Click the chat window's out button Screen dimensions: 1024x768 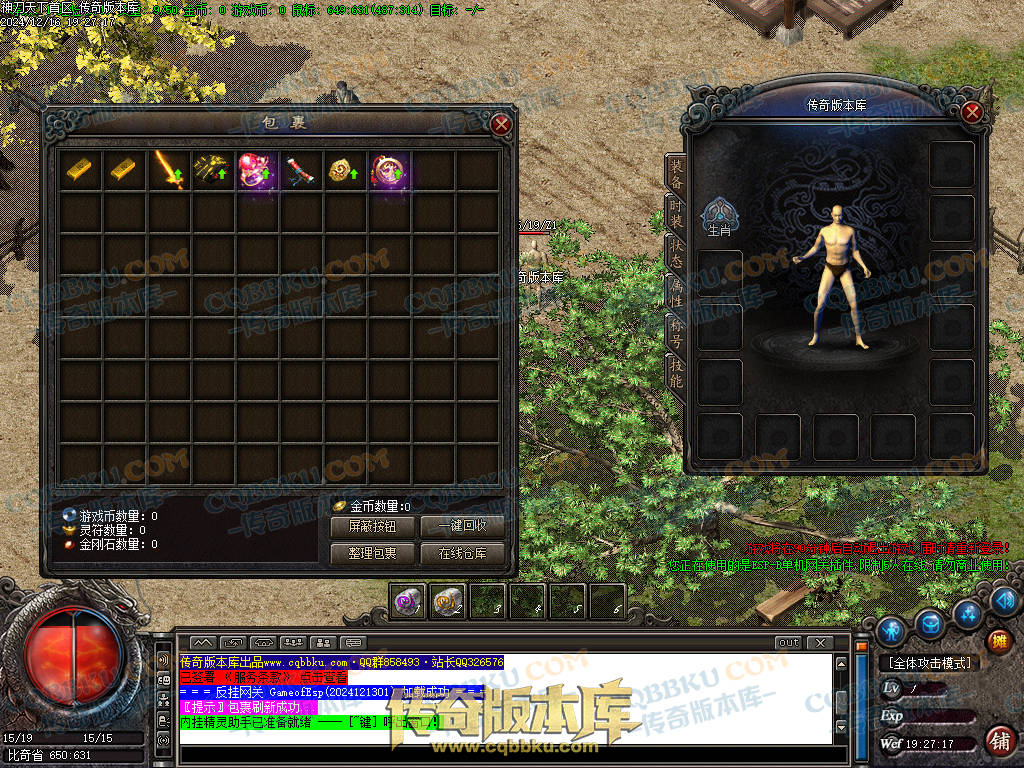[x=788, y=643]
